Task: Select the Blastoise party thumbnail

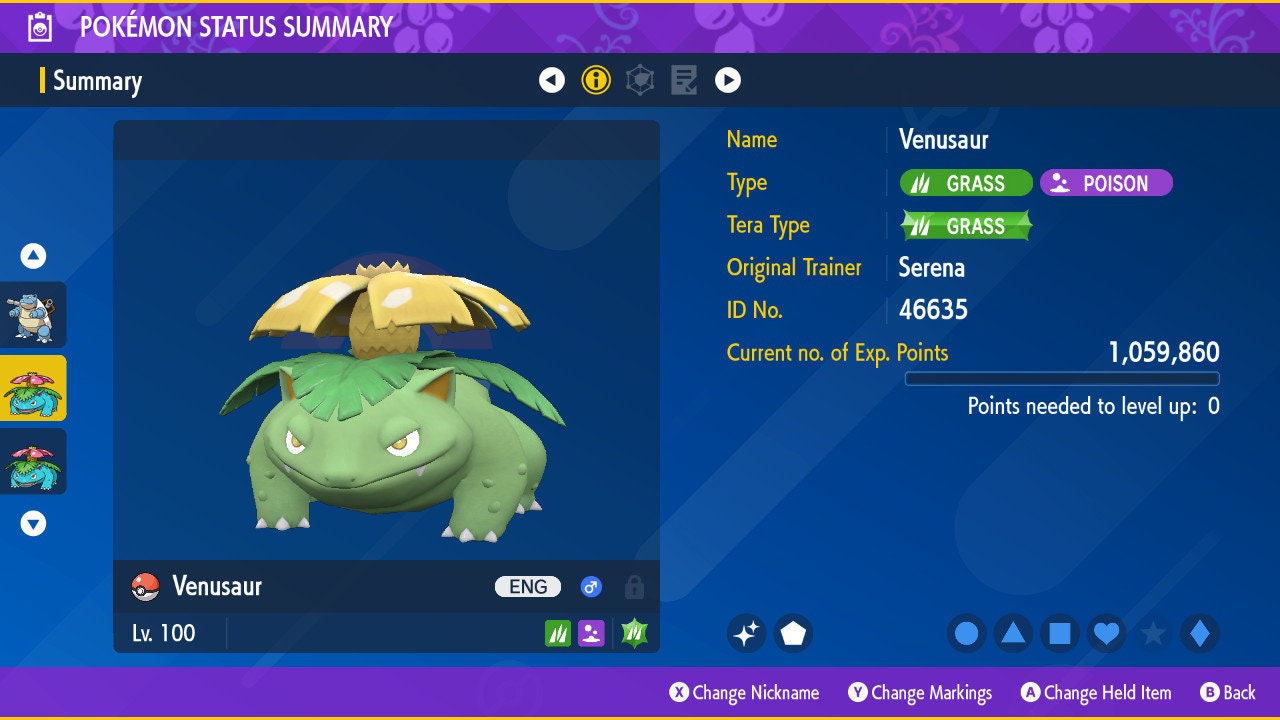Action: pyautogui.click(x=33, y=315)
